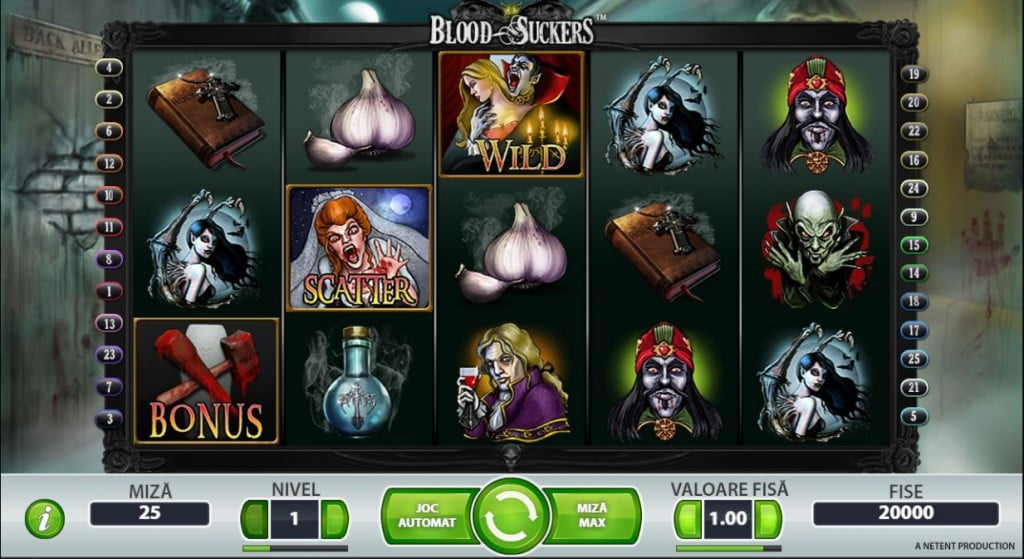
Task: Select payline number 25 marker
Action: coord(913,358)
